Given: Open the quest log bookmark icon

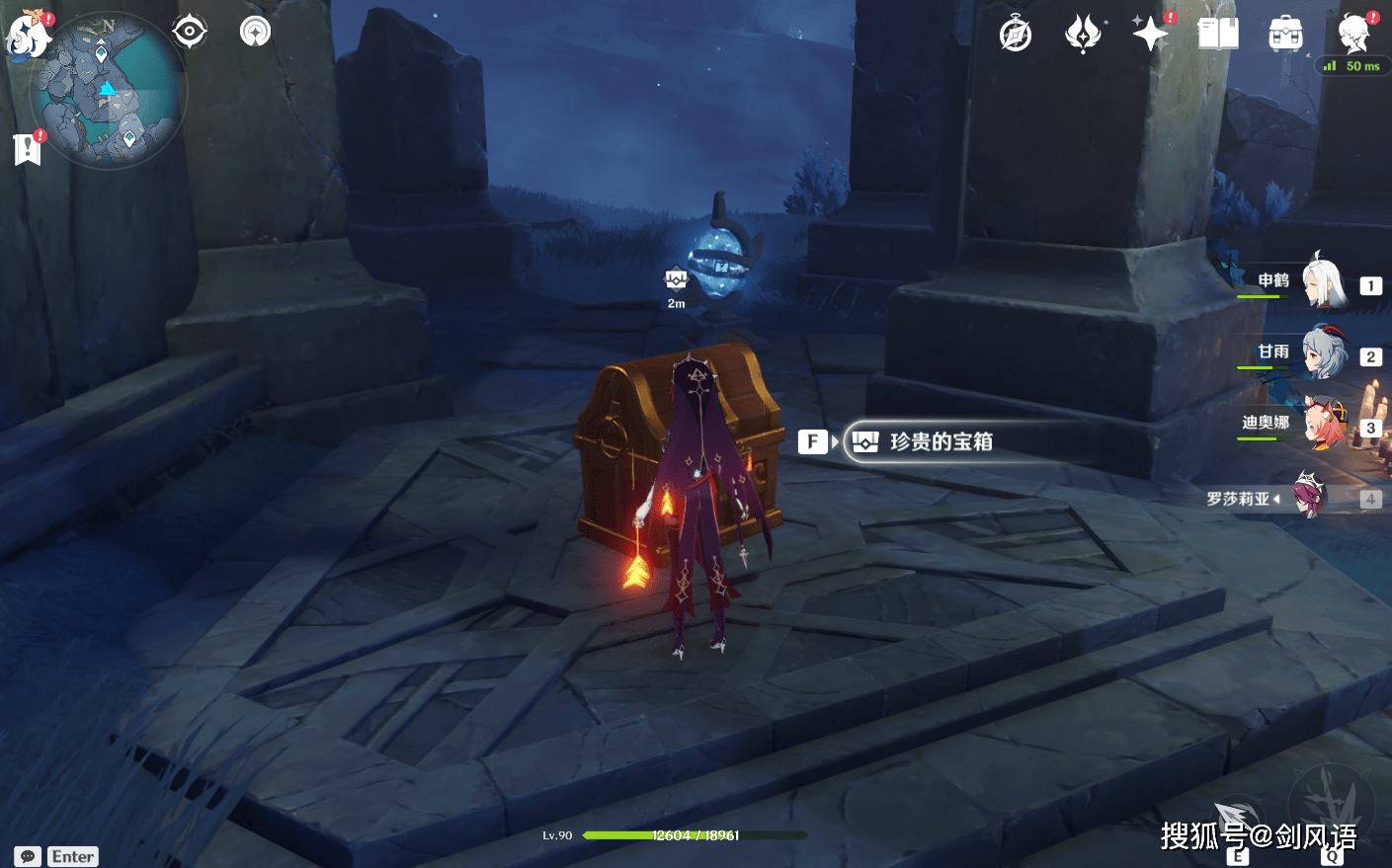Looking at the screenshot, I should (28, 148).
